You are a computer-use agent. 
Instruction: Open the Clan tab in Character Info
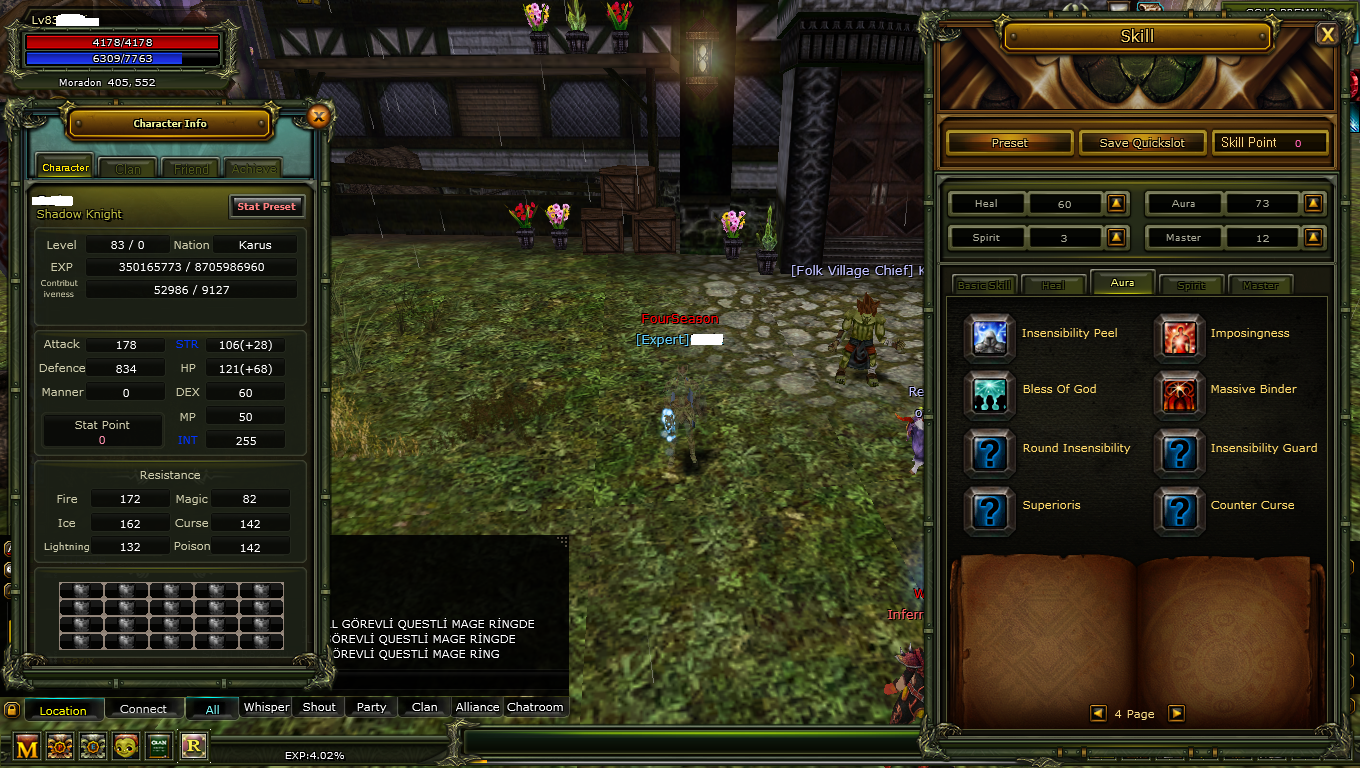127,167
